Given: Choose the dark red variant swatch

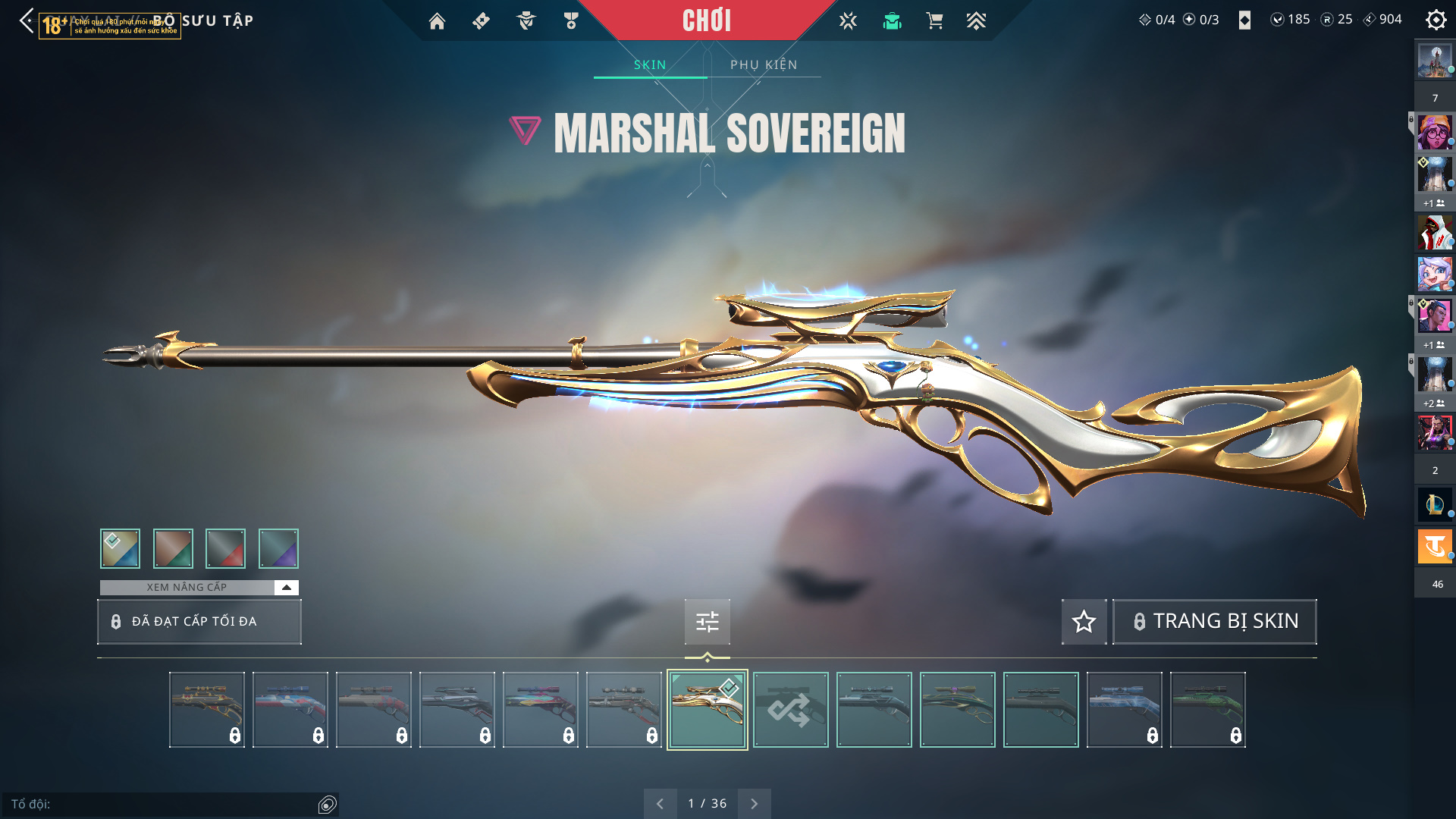Looking at the screenshot, I should 225,548.
